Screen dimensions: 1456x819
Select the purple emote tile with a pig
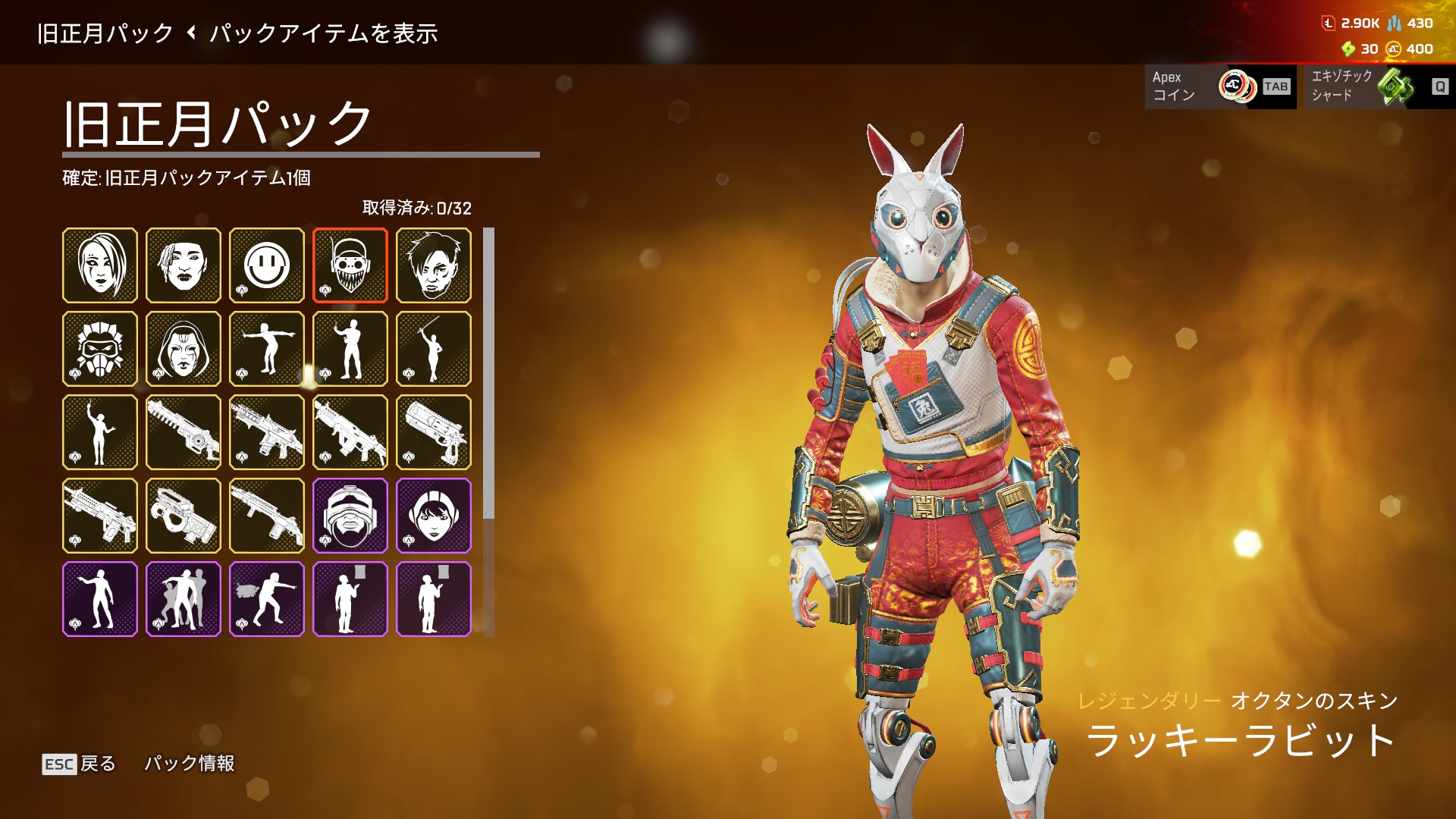click(x=267, y=599)
